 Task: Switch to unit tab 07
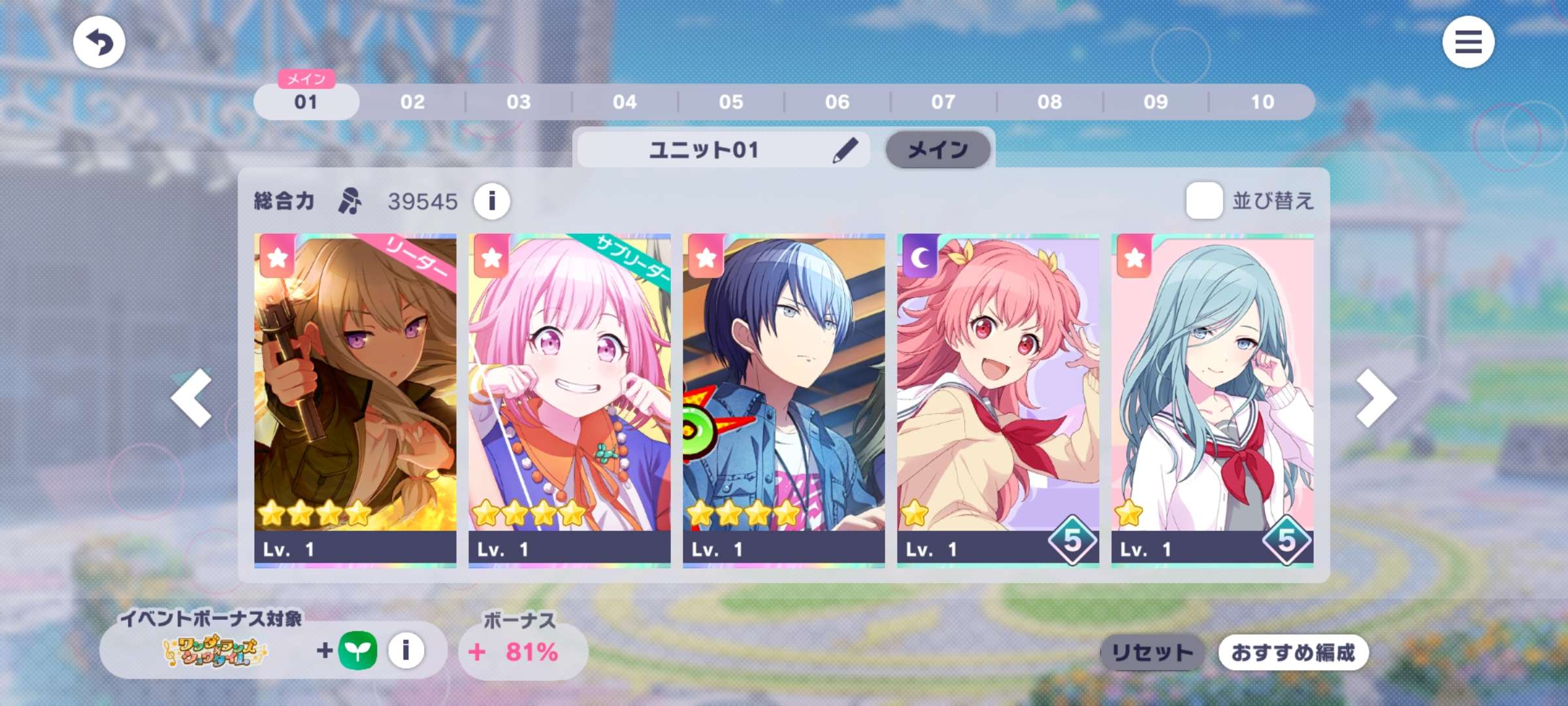pos(943,102)
